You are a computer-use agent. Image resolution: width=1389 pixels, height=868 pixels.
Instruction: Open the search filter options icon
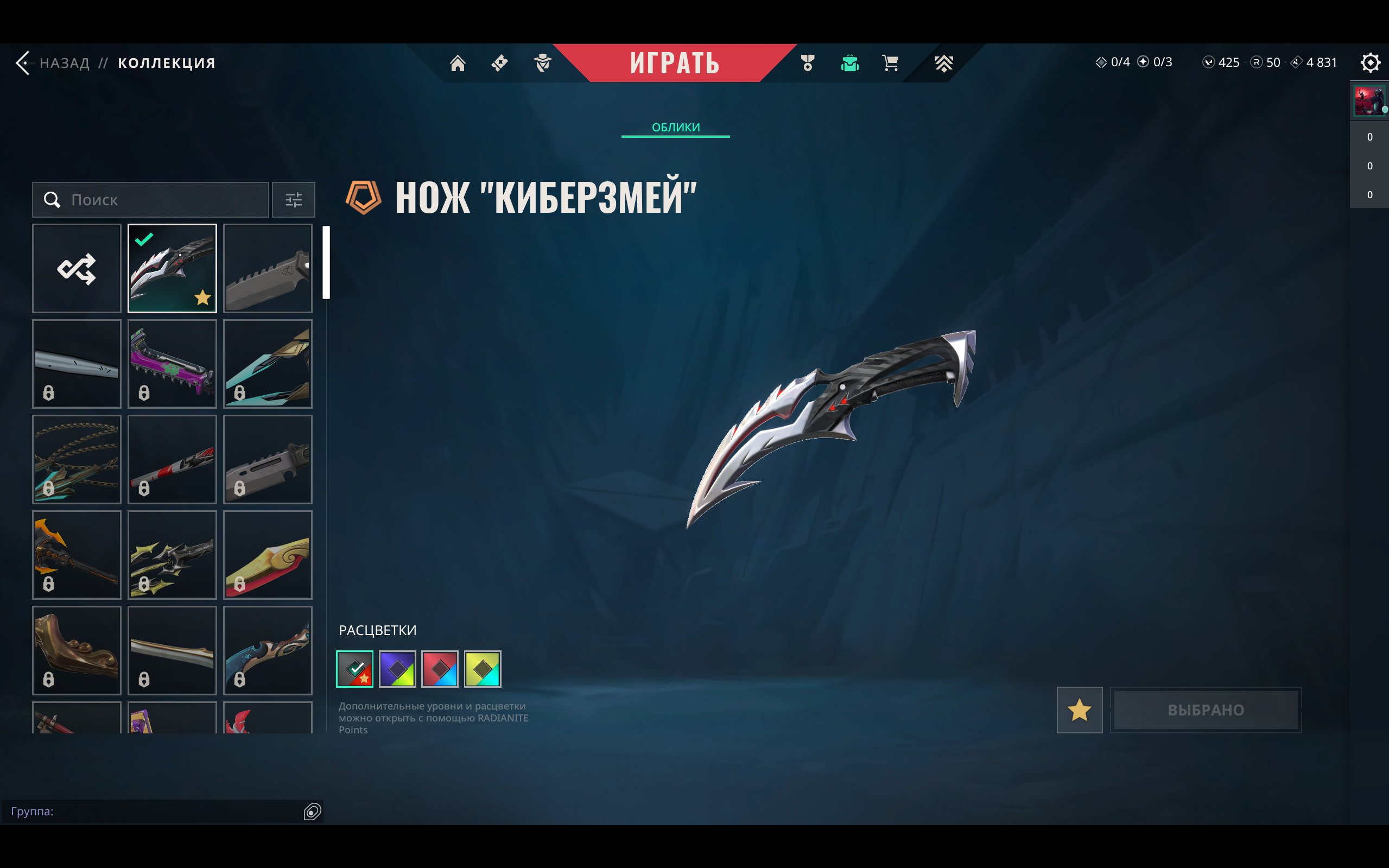294,200
